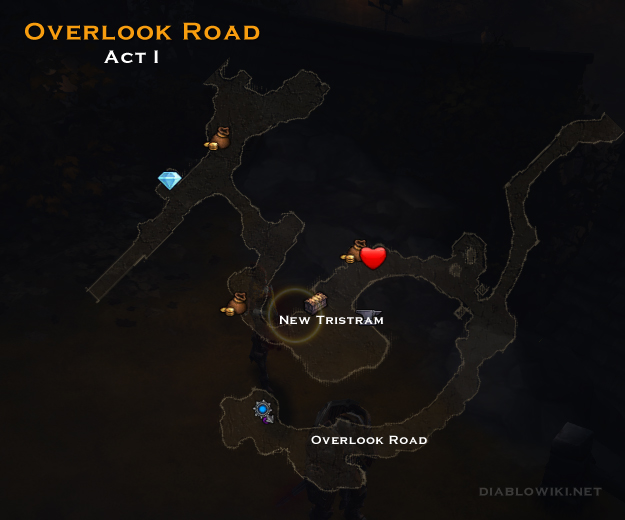Choose the anvil blacksmith marker
625x520 pixels.
[371, 315]
